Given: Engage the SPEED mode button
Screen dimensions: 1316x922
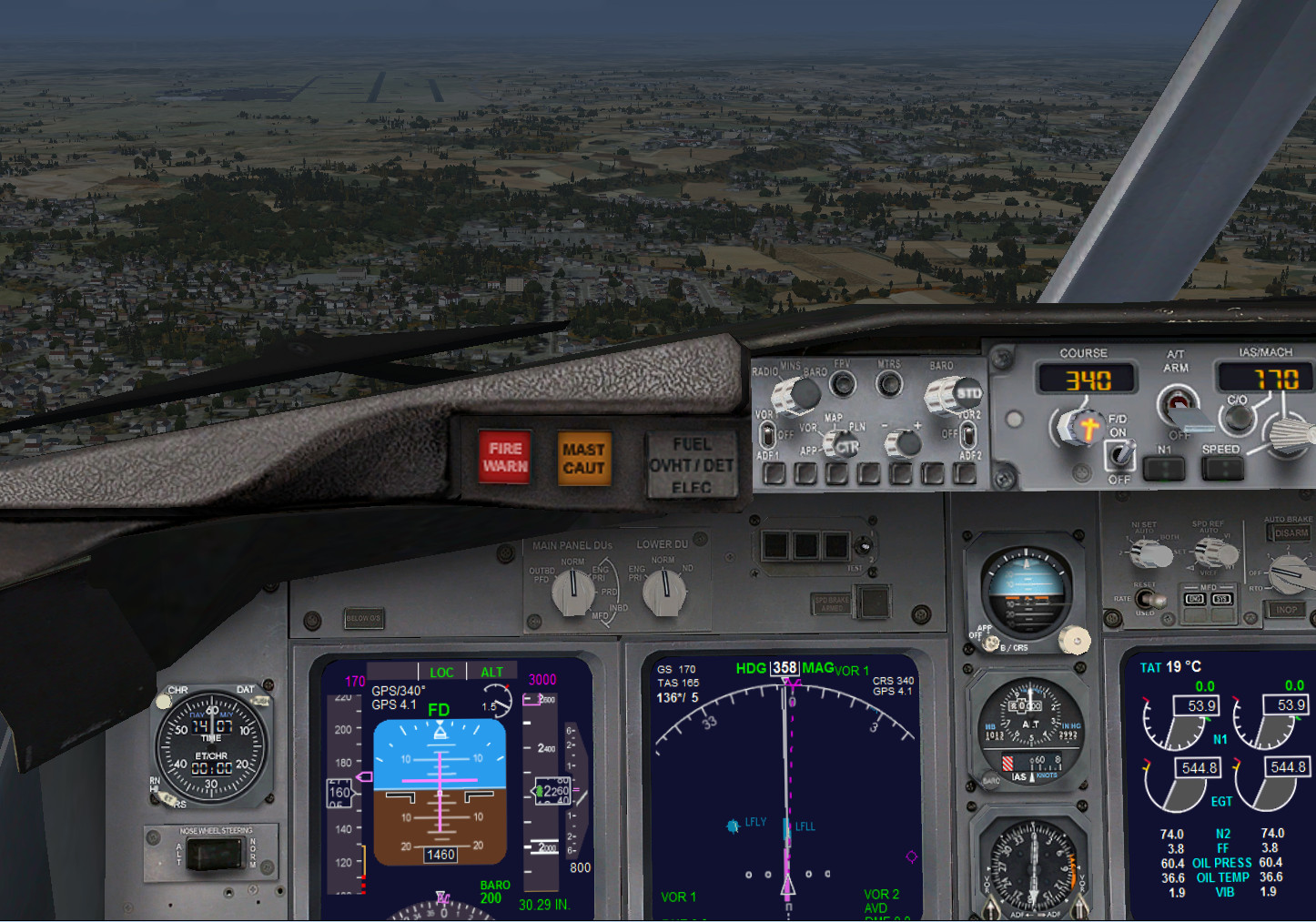Looking at the screenshot, I should click(1221, 469).
